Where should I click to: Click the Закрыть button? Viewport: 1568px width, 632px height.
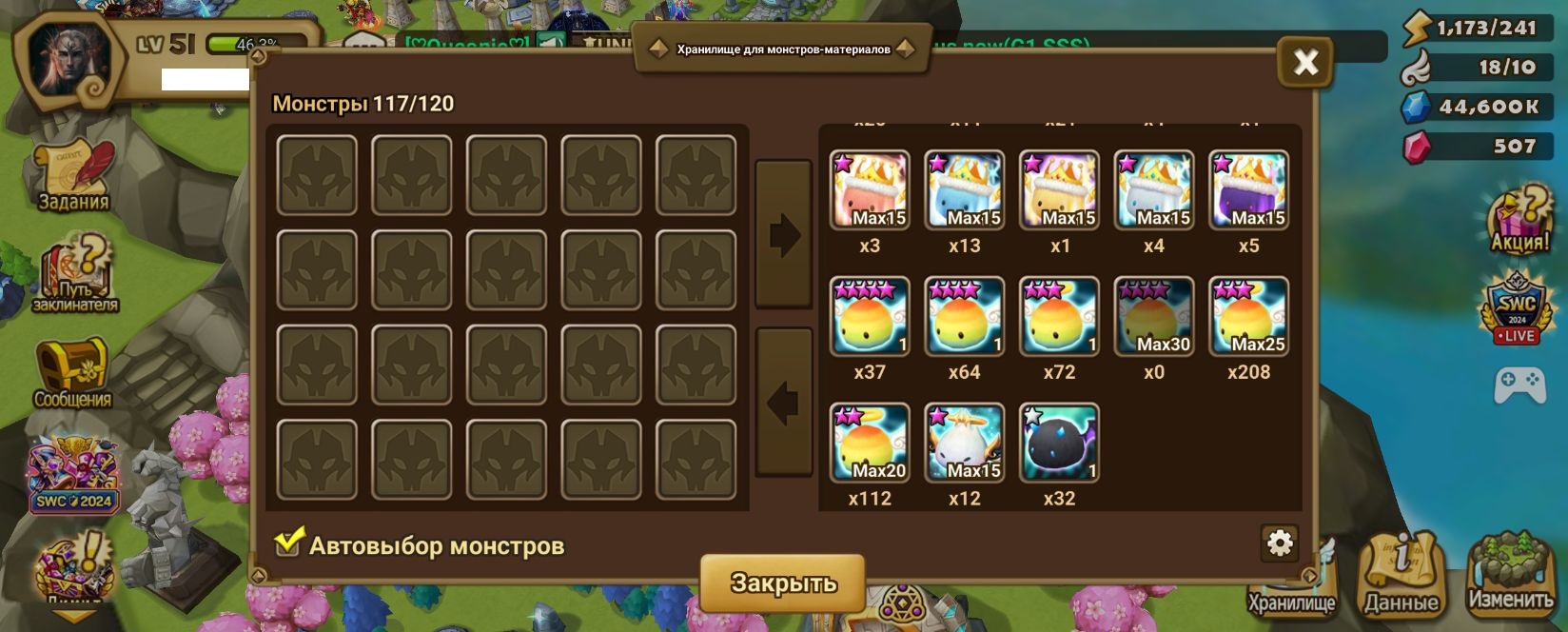point(783,583)
